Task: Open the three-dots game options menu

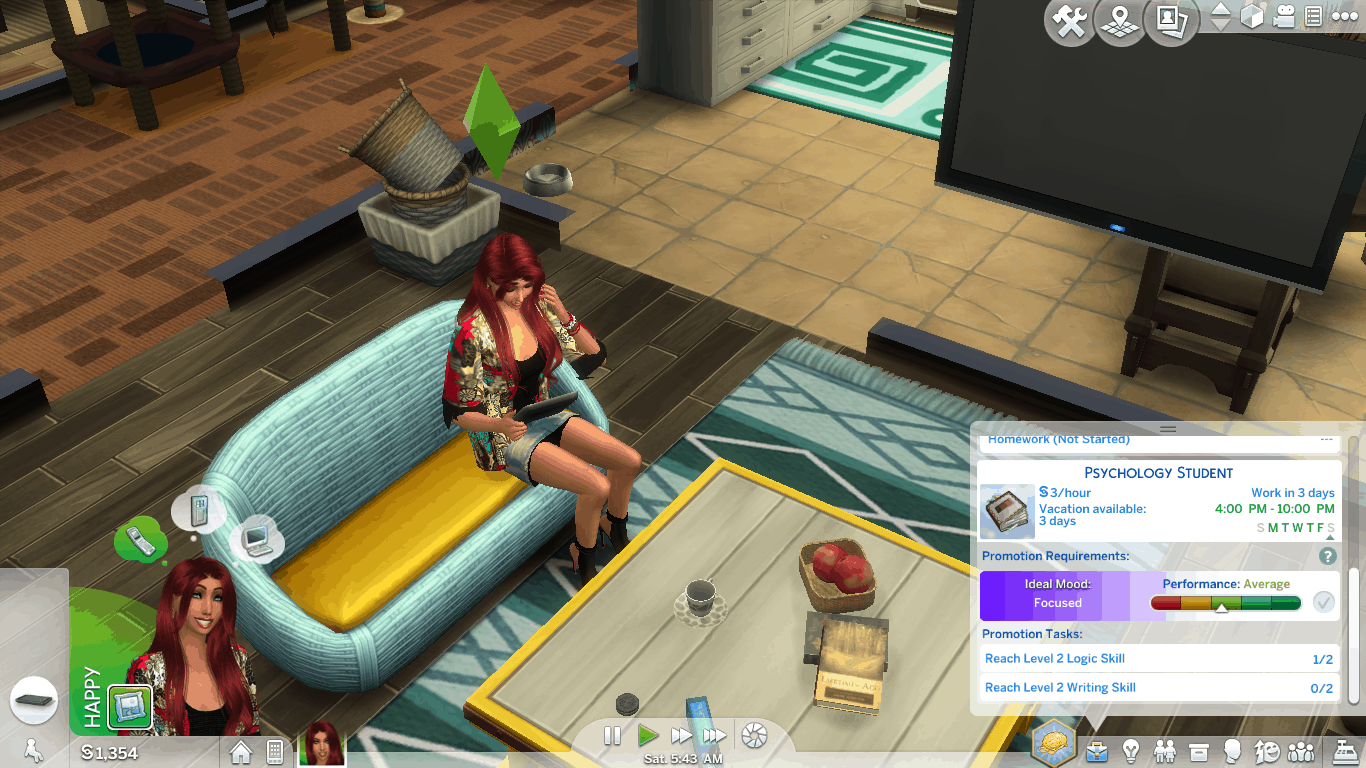Action: pyautogui.click(x=1344, y=17)
